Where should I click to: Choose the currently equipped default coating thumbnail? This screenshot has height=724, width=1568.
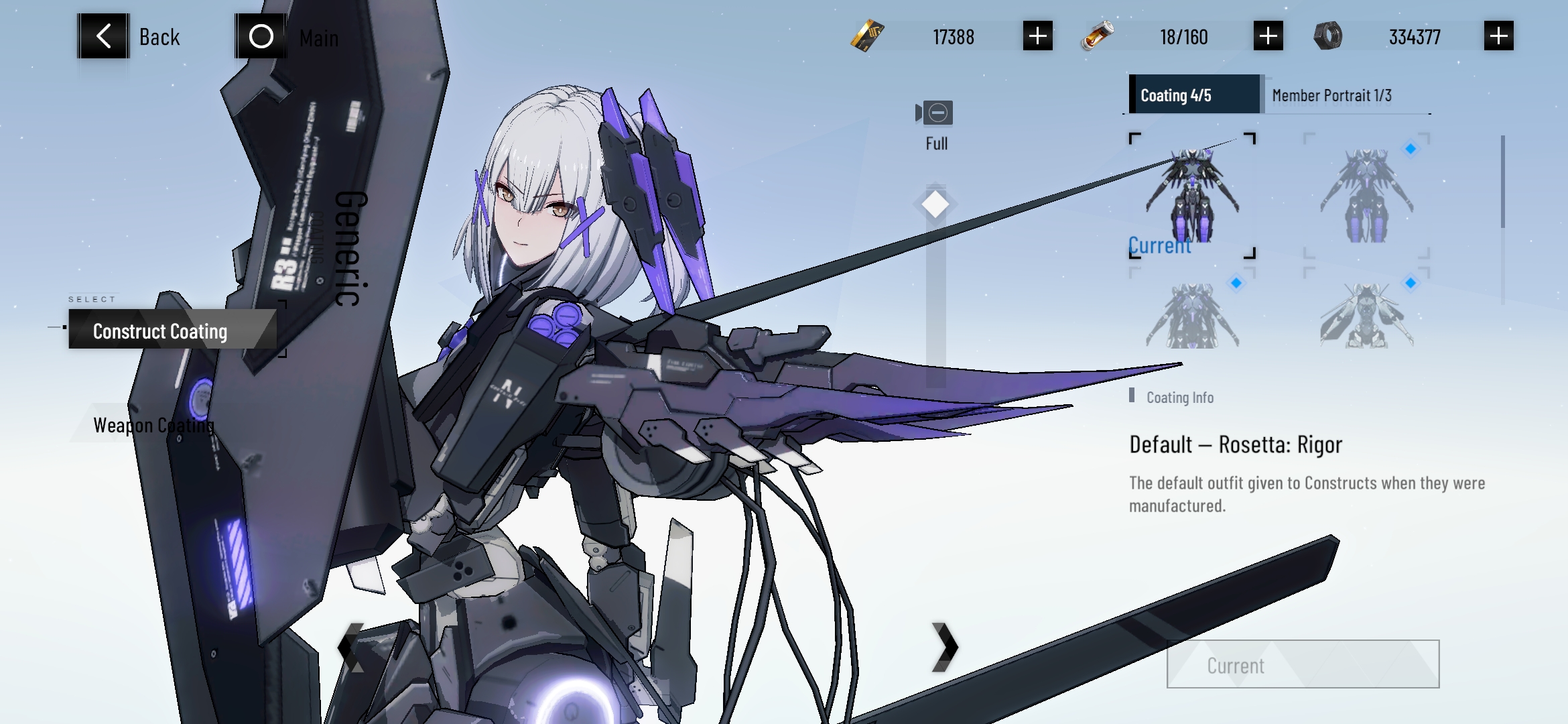tap(1192, 195)
